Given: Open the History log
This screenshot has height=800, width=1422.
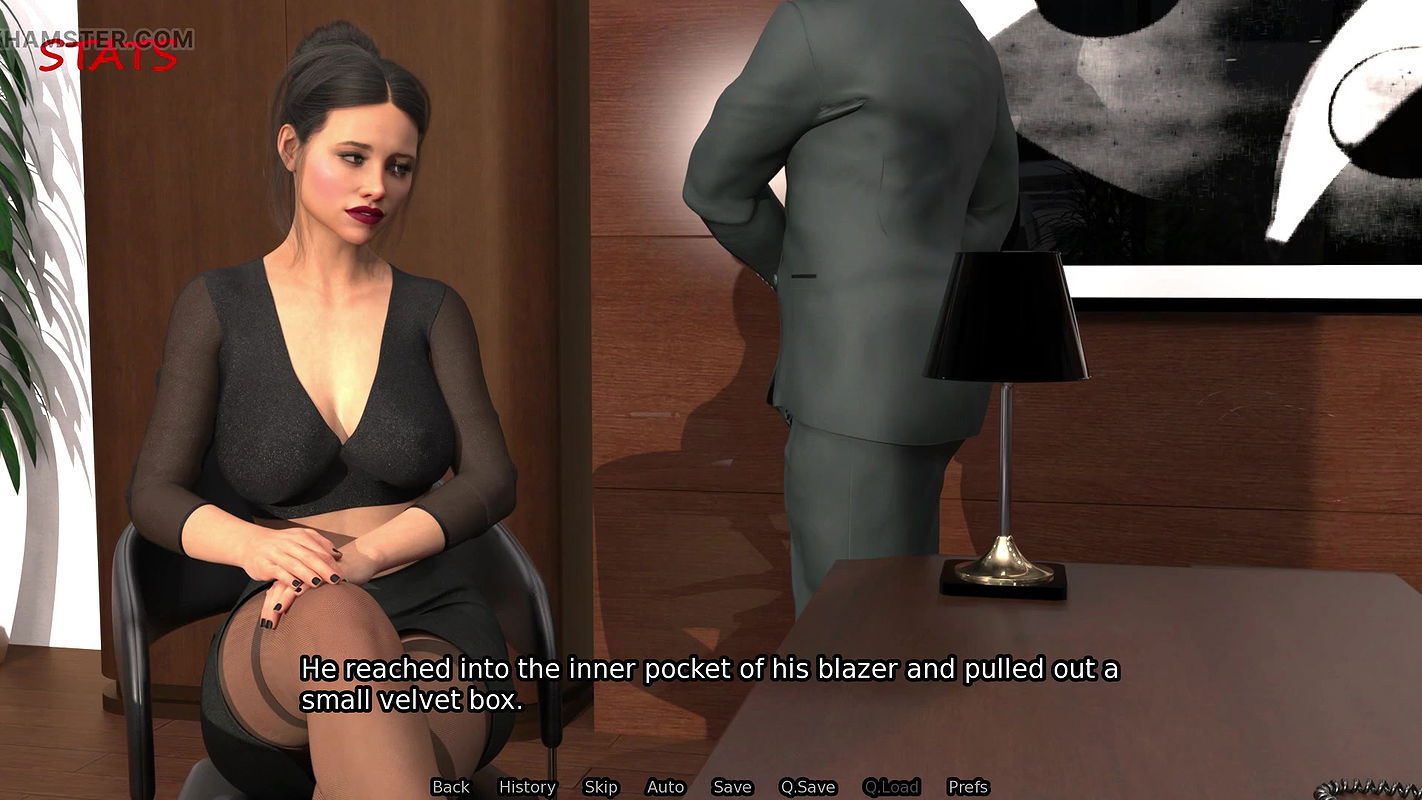Looking at the screenshot, I should (x=527, y=787).
